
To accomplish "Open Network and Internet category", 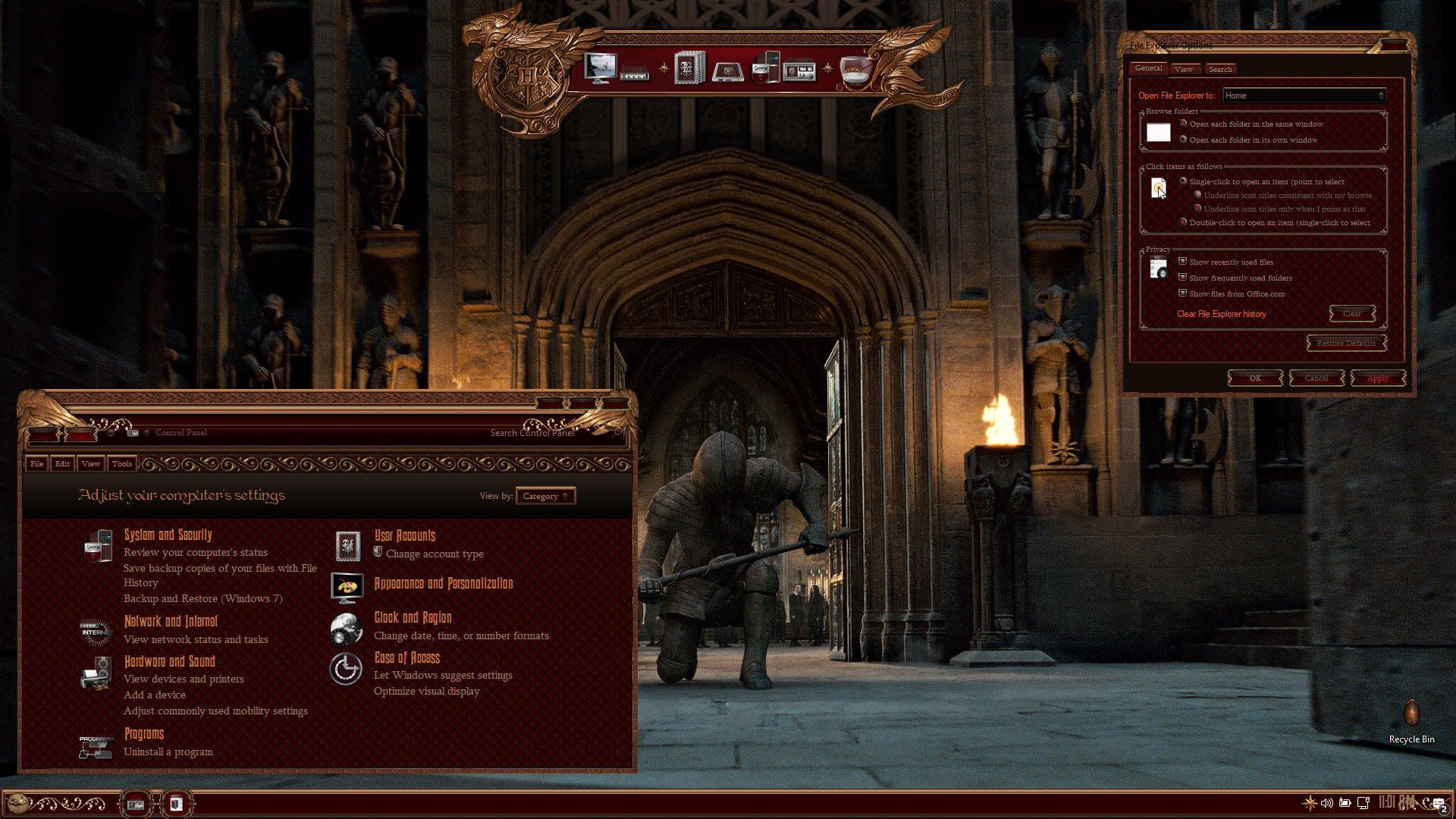I will pyautogui.click(x=171, y=621).
